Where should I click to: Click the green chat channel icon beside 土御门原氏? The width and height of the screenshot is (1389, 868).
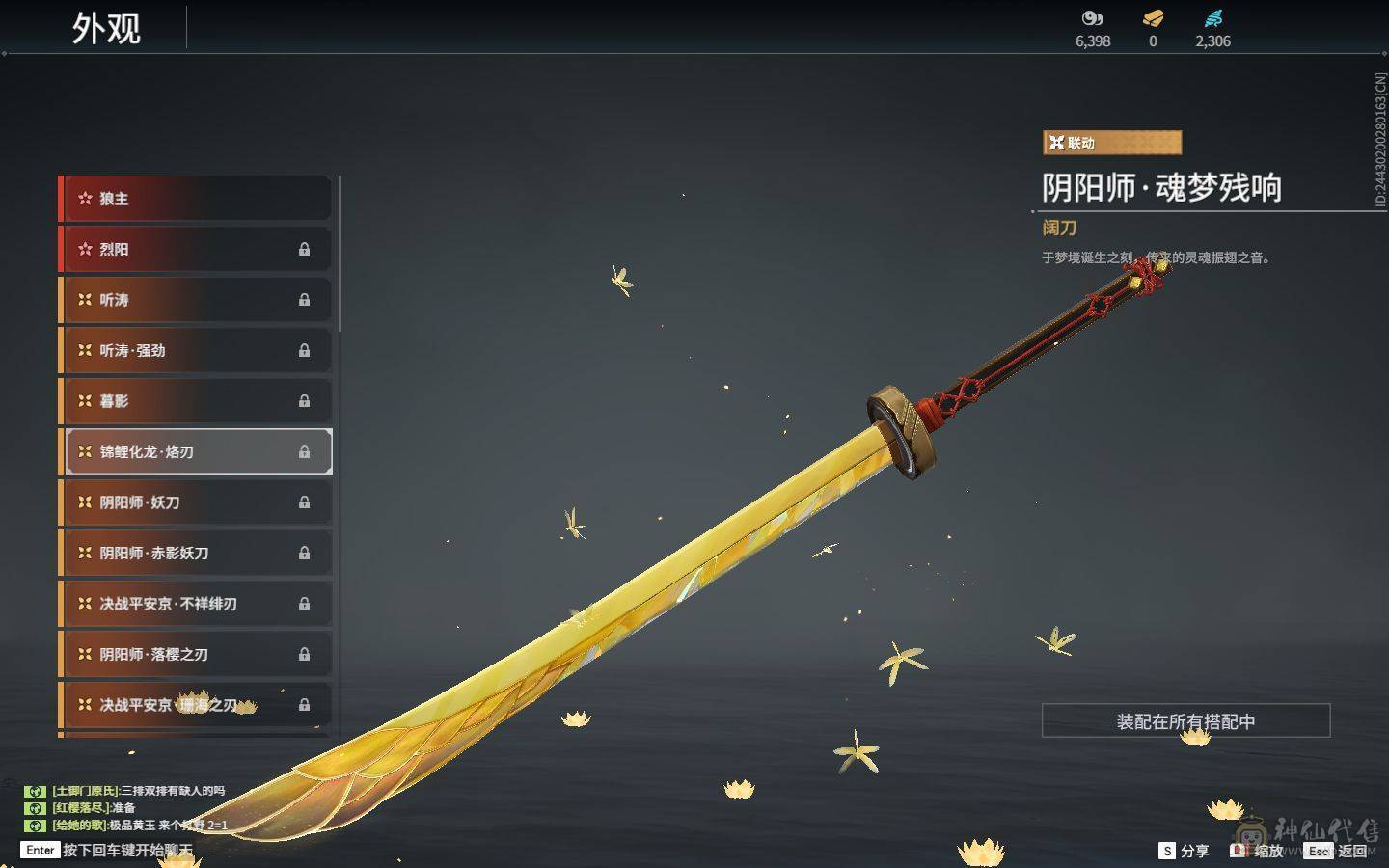tap(36, 790)
